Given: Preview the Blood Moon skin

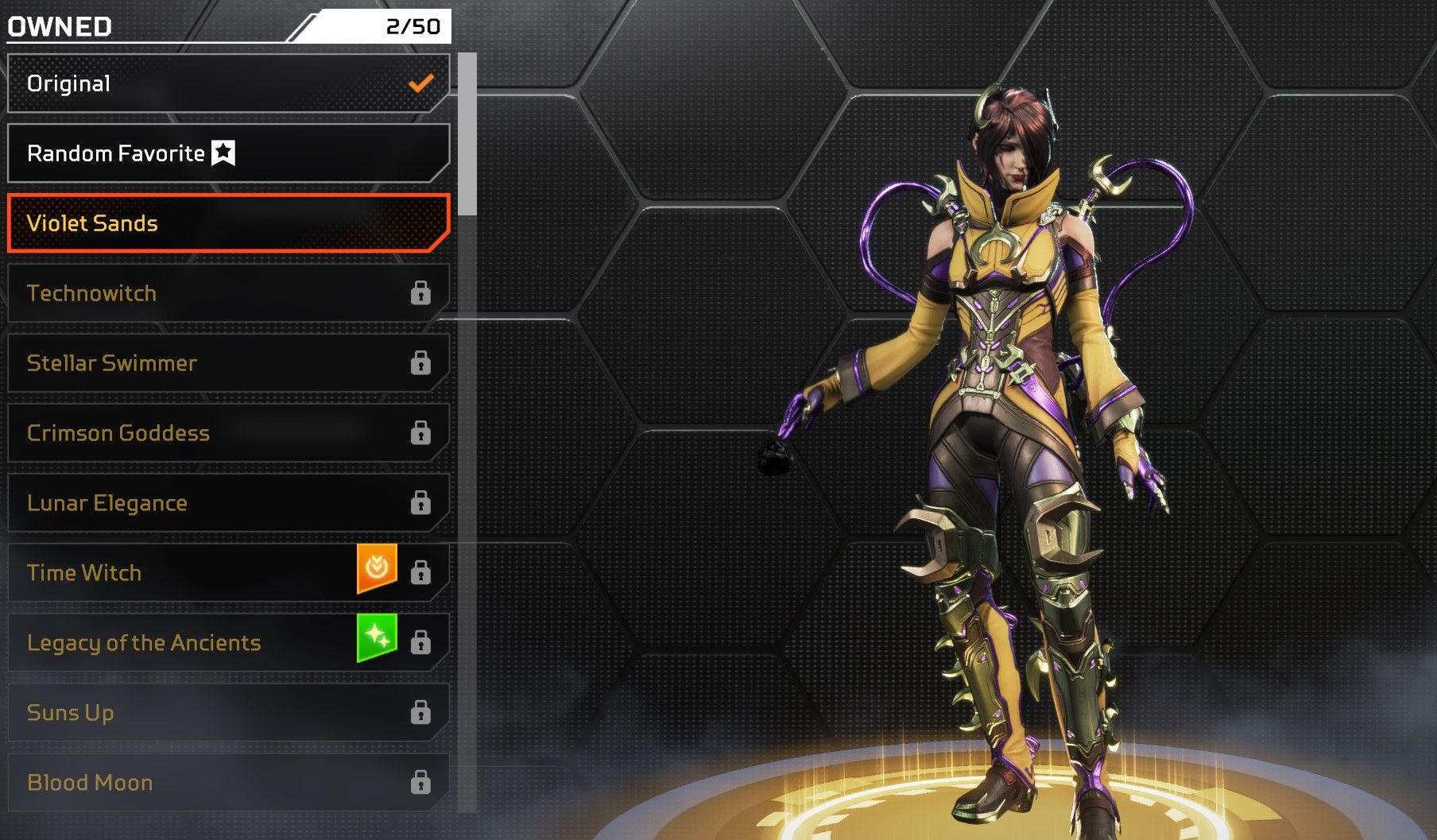Looking at the screenshot, I should 228,783.
